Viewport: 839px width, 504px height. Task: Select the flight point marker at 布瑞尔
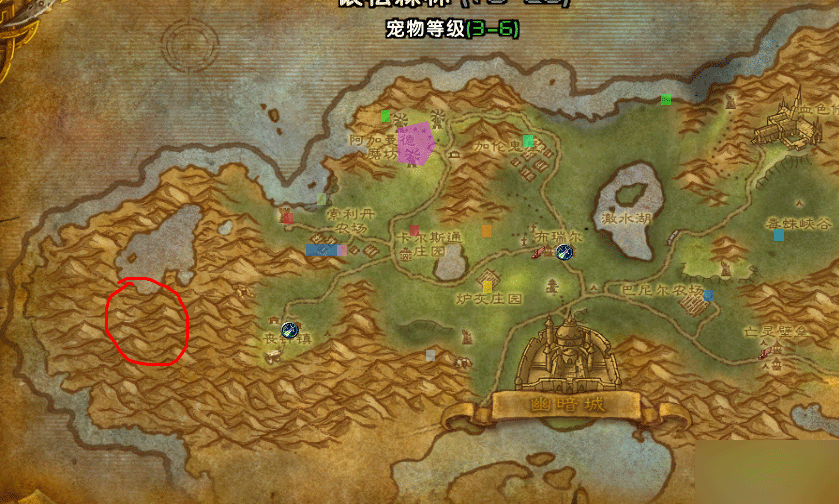(x=563, y=253)
